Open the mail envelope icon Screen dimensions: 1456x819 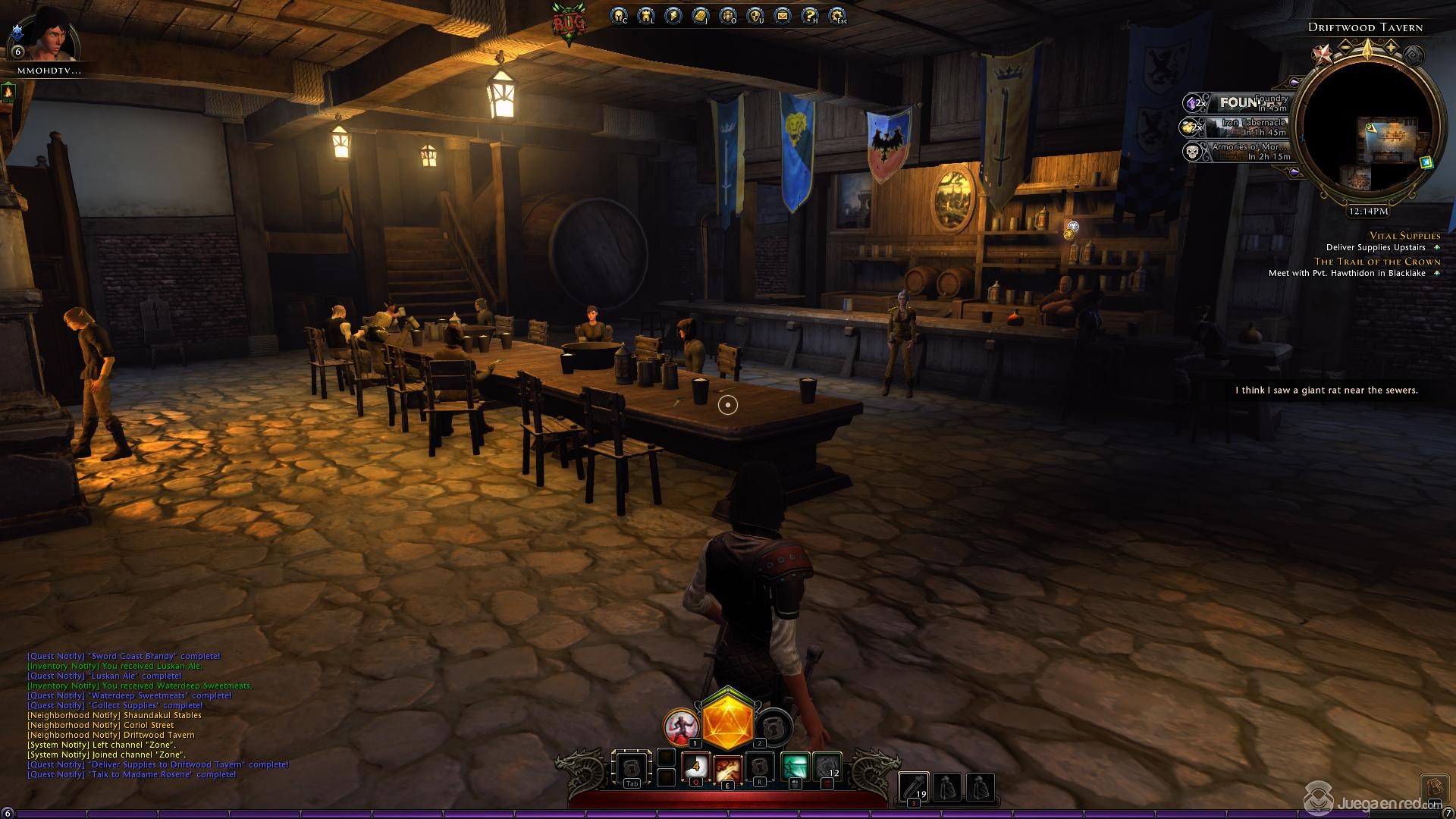pos(782,15)
